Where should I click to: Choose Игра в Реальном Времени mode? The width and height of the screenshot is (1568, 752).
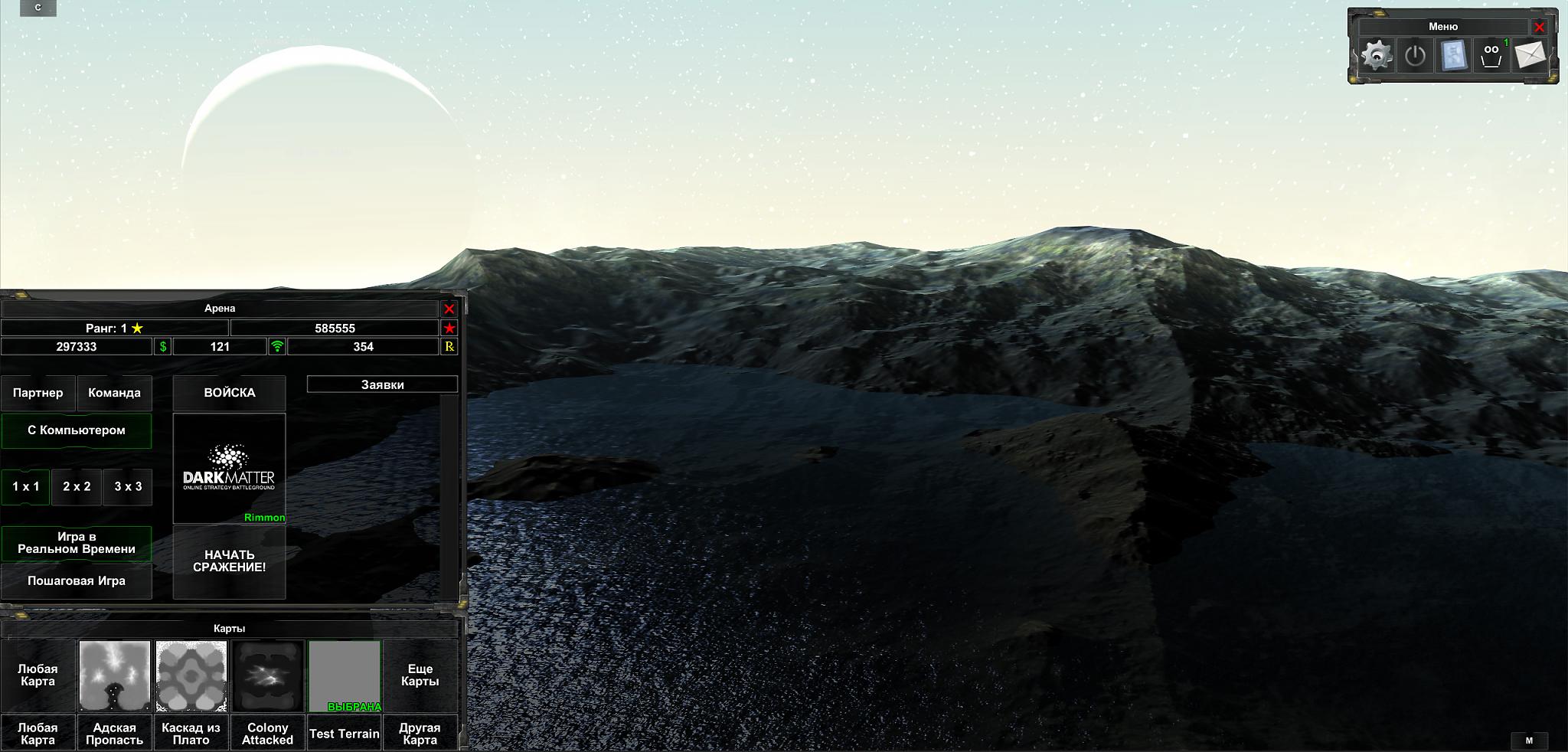point(77,543)
